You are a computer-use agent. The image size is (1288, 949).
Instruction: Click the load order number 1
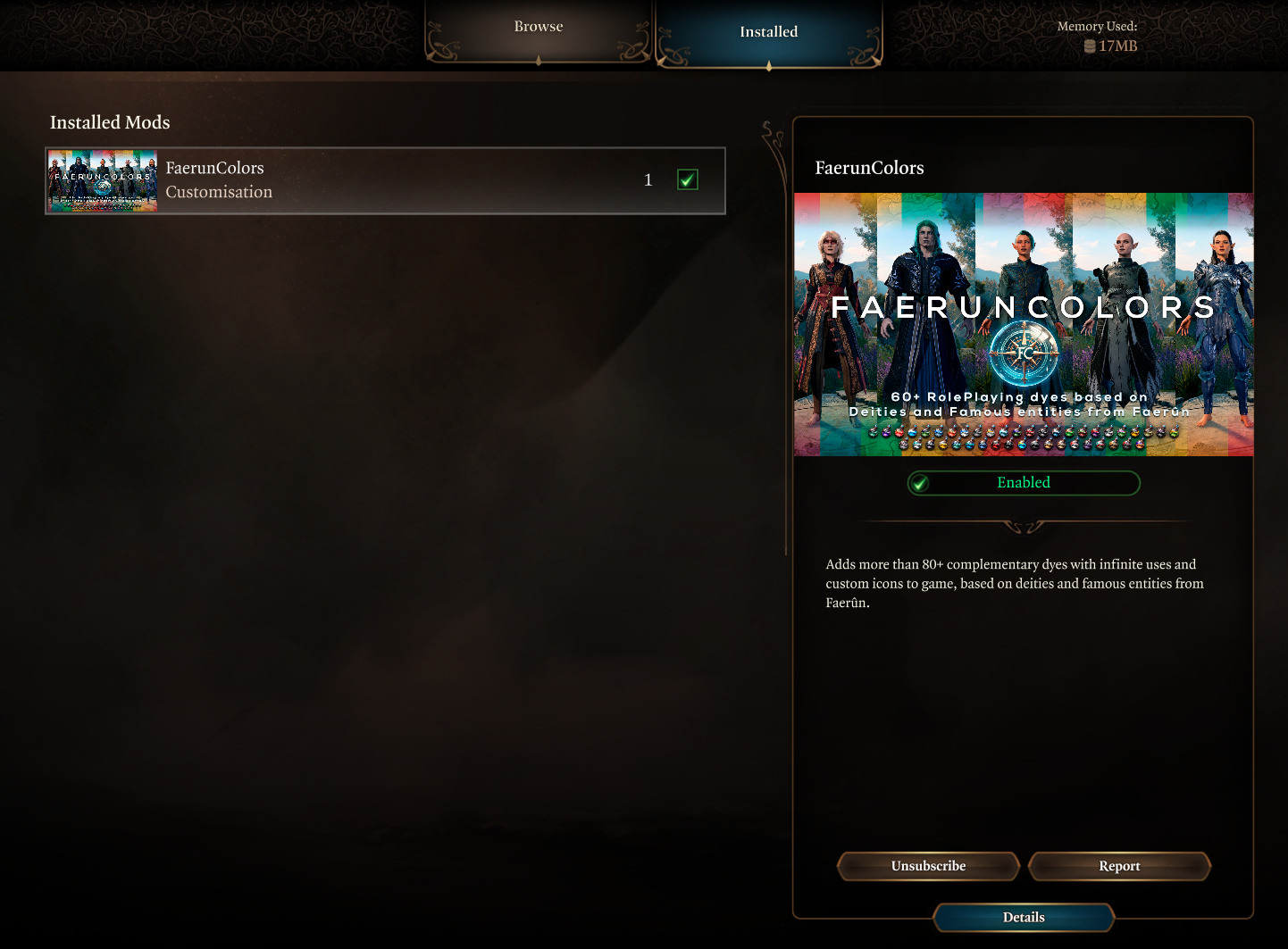(x=648, y=179)
